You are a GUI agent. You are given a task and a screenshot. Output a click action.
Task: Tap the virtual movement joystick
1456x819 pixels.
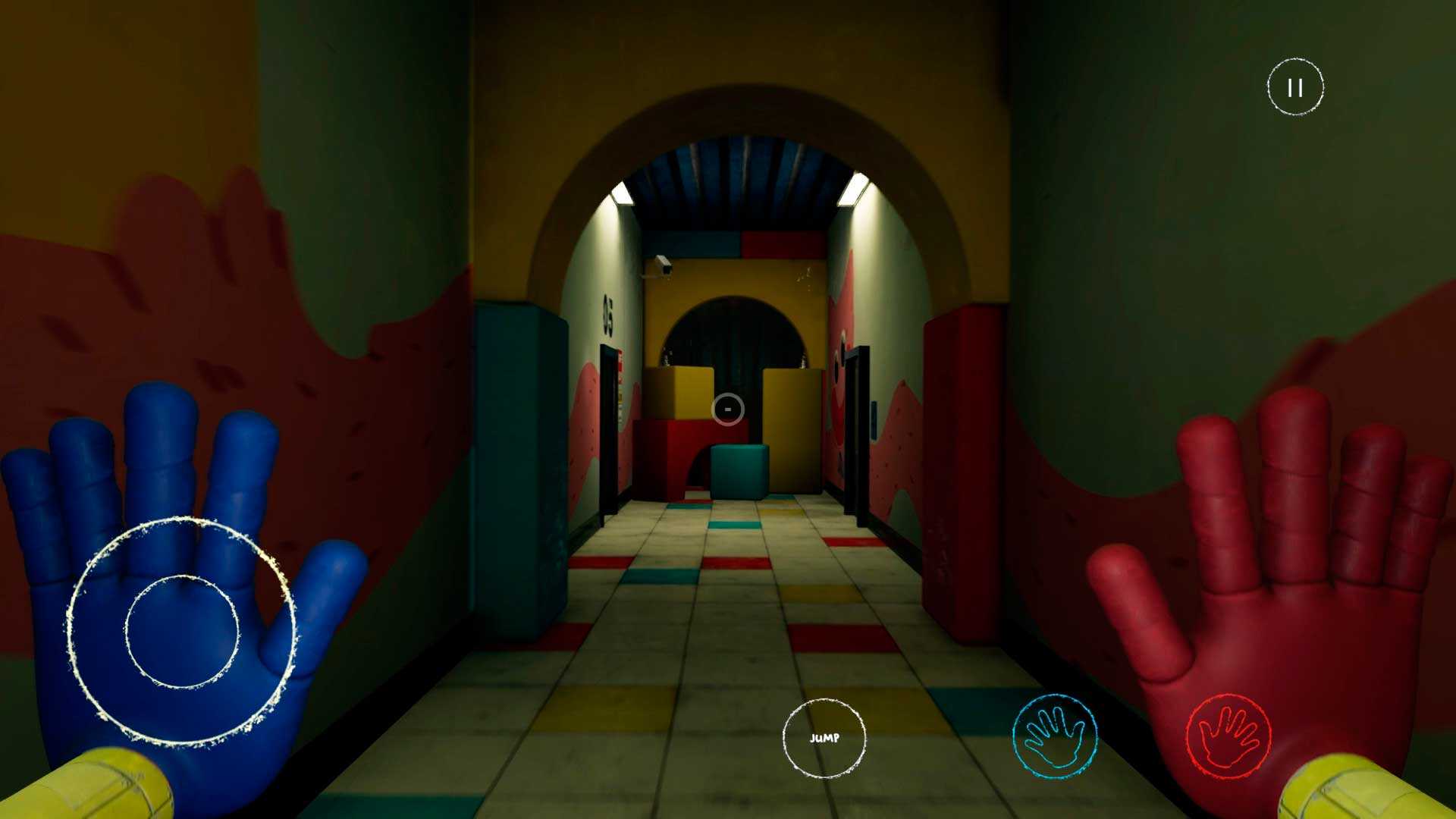(182, 631)
